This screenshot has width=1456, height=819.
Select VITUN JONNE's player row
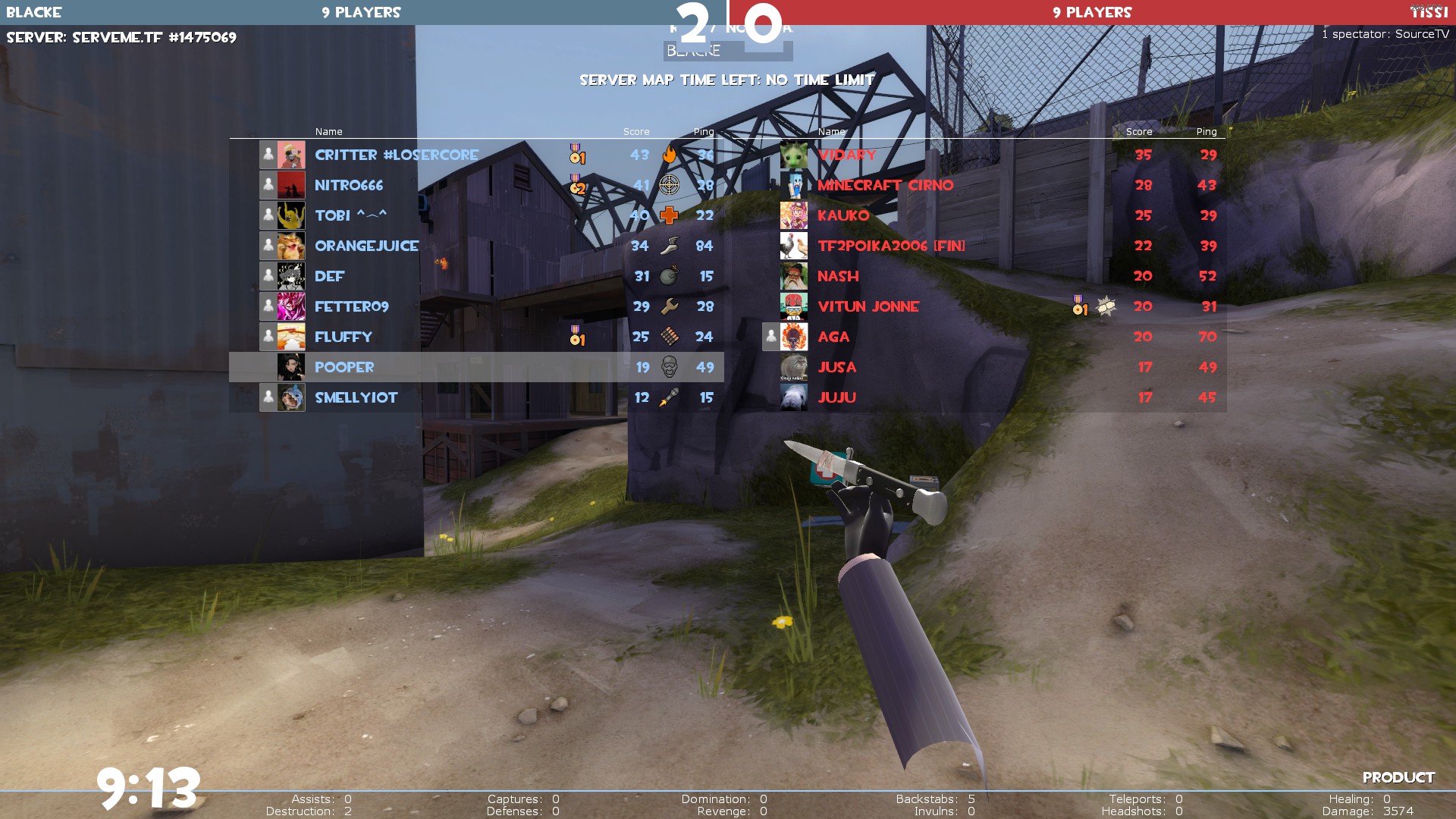tap(868, 306)
